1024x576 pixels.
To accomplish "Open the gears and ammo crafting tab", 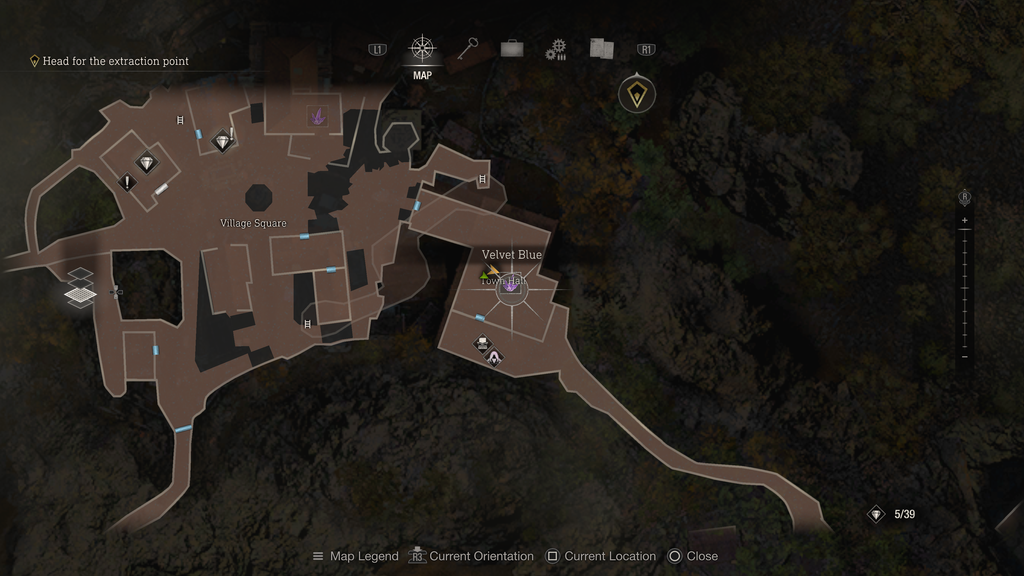I will click(x=556, y=50).
